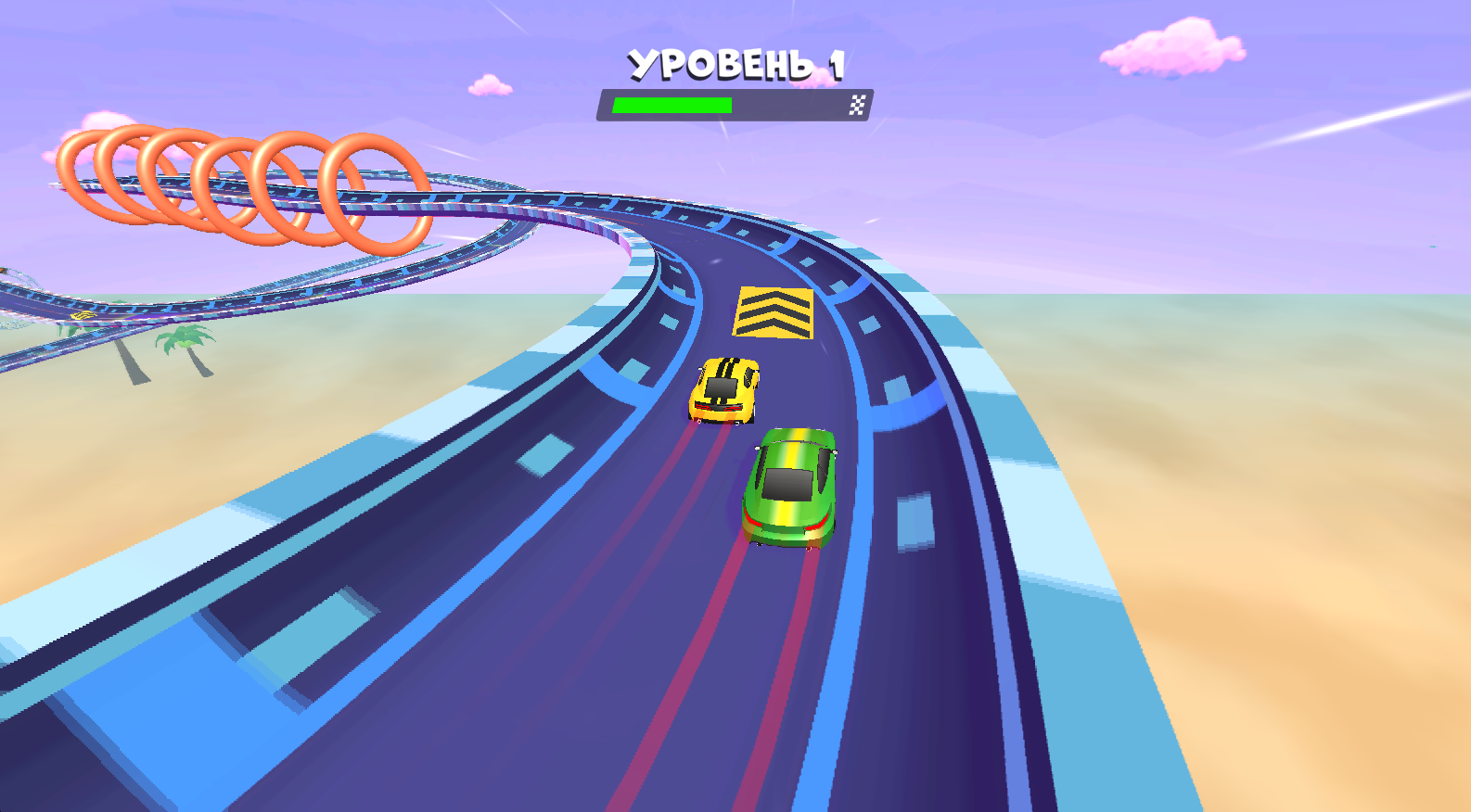The width and height of the screenshot is (1471, 812).
Task: Toggle the green progress fill on the level bar
Action: 671,105
